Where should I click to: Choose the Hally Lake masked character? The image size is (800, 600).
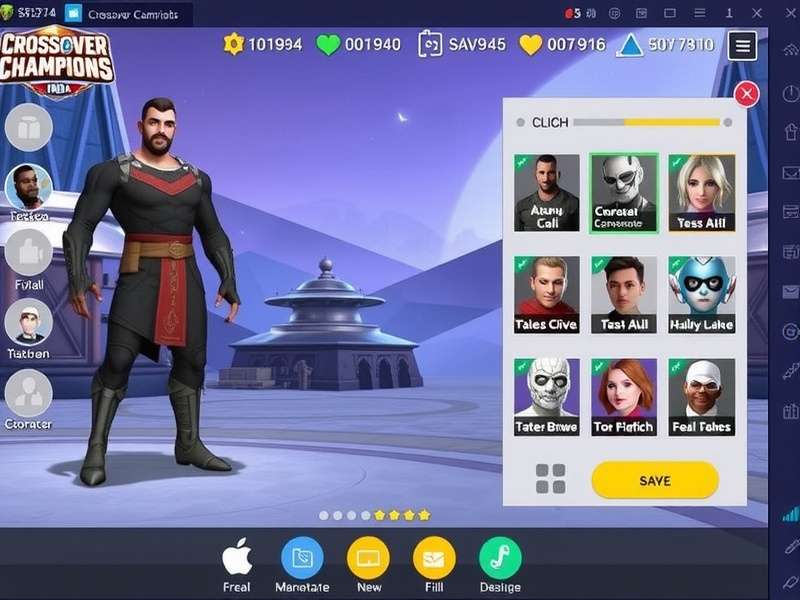[x=701, y=294]
